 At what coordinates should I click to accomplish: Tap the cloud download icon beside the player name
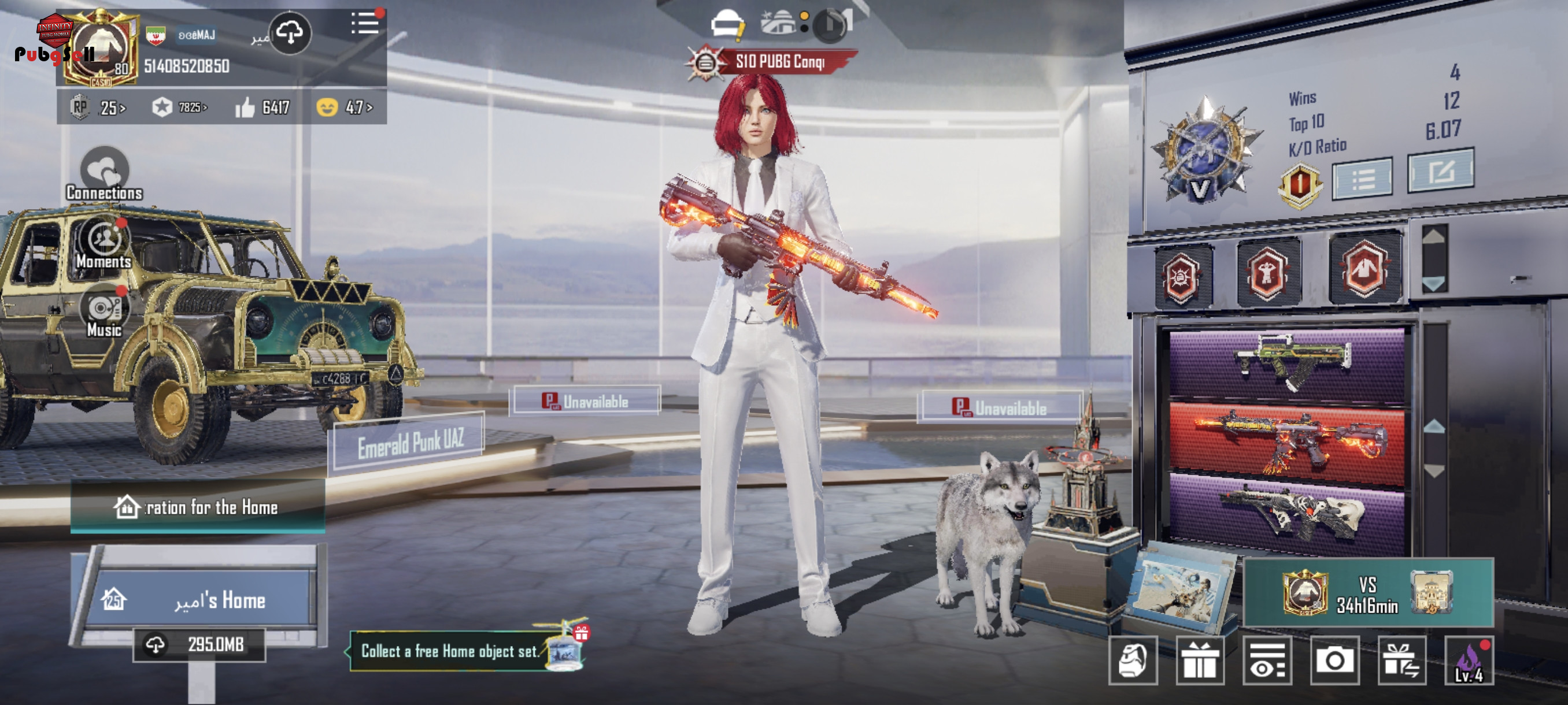pyautogui.click(x=290, y=33)
